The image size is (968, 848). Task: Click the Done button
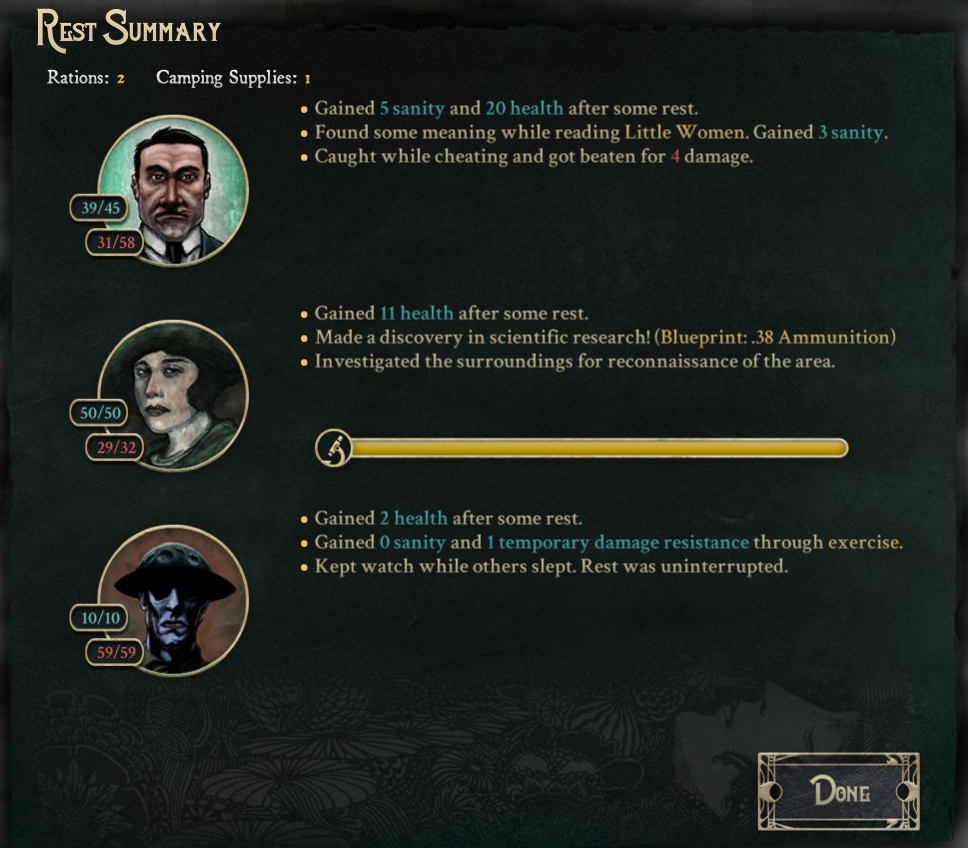838,792
